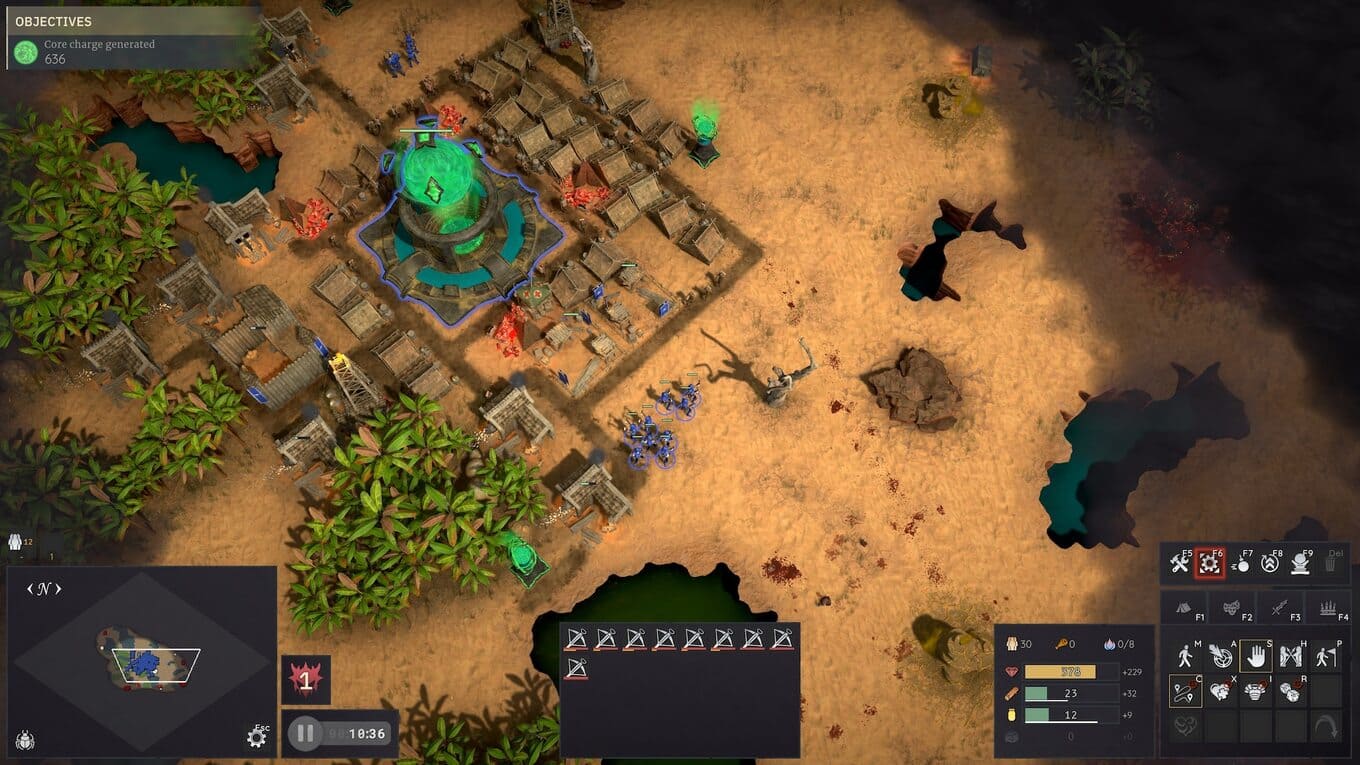Issue the walking Move command

(1186, 657)
